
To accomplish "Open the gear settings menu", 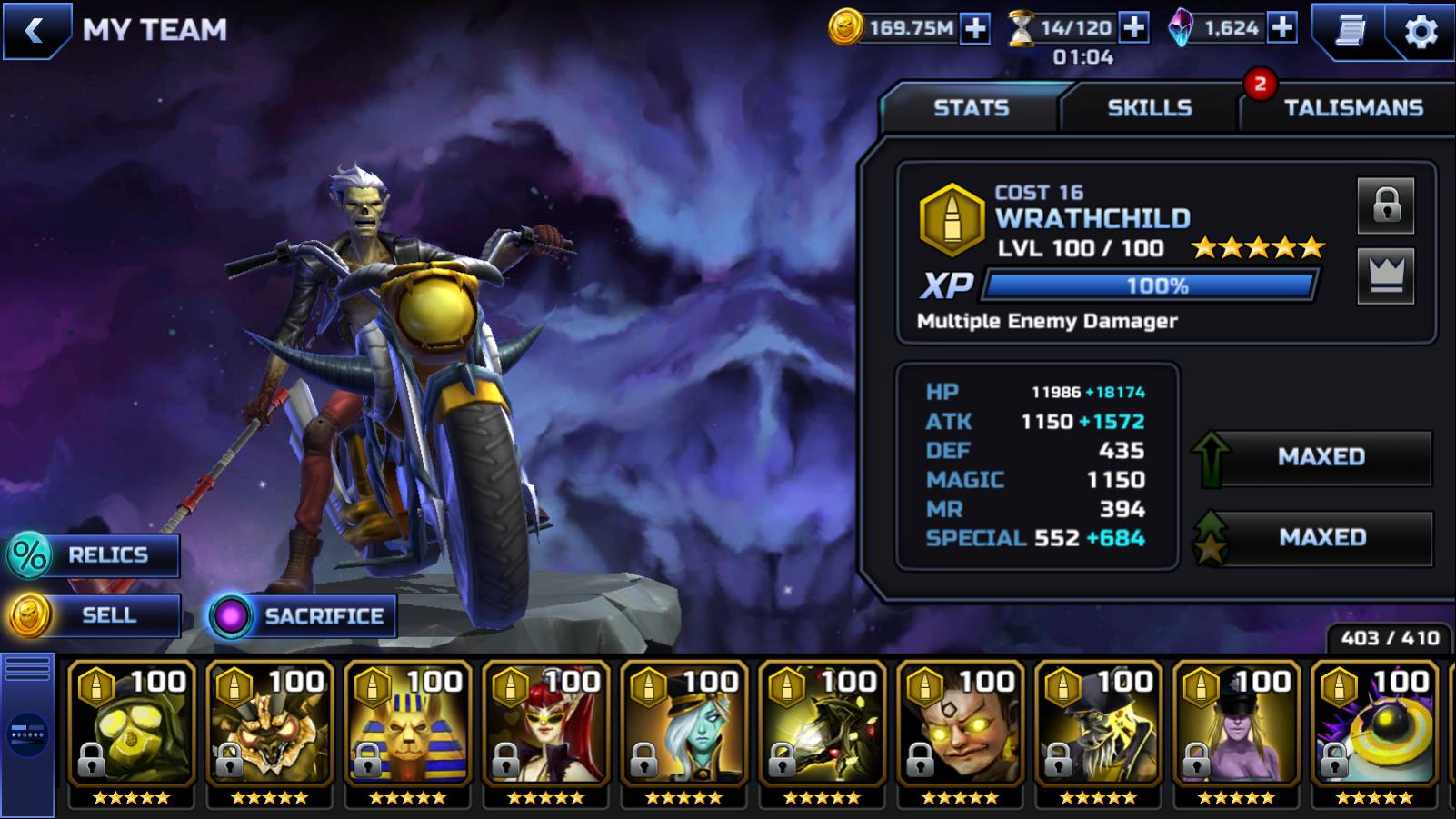I will [x=1421, y=32].
